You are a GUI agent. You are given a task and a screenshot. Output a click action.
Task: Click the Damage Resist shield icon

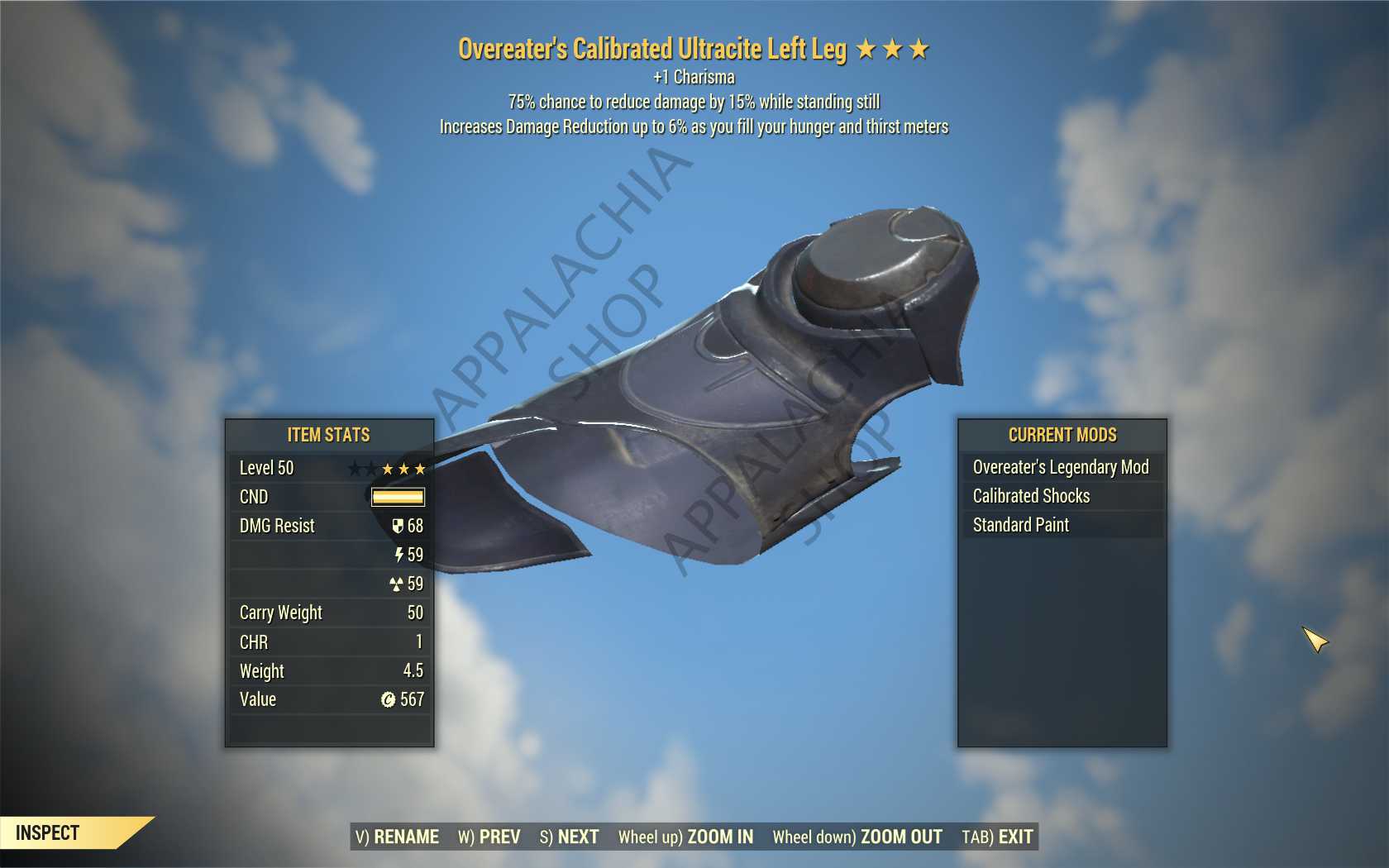pos(397,527)
